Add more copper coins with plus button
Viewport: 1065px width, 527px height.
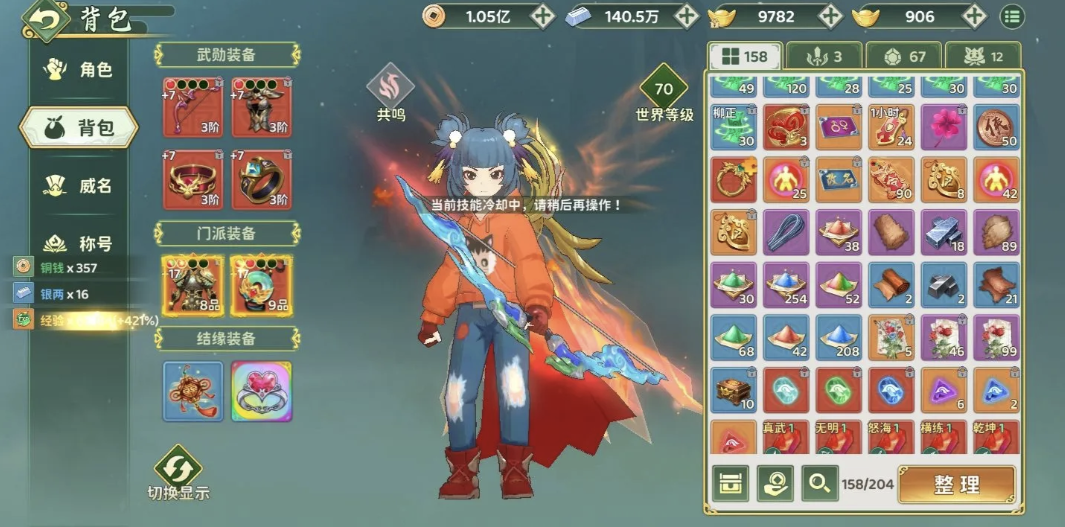coord(542,16)
